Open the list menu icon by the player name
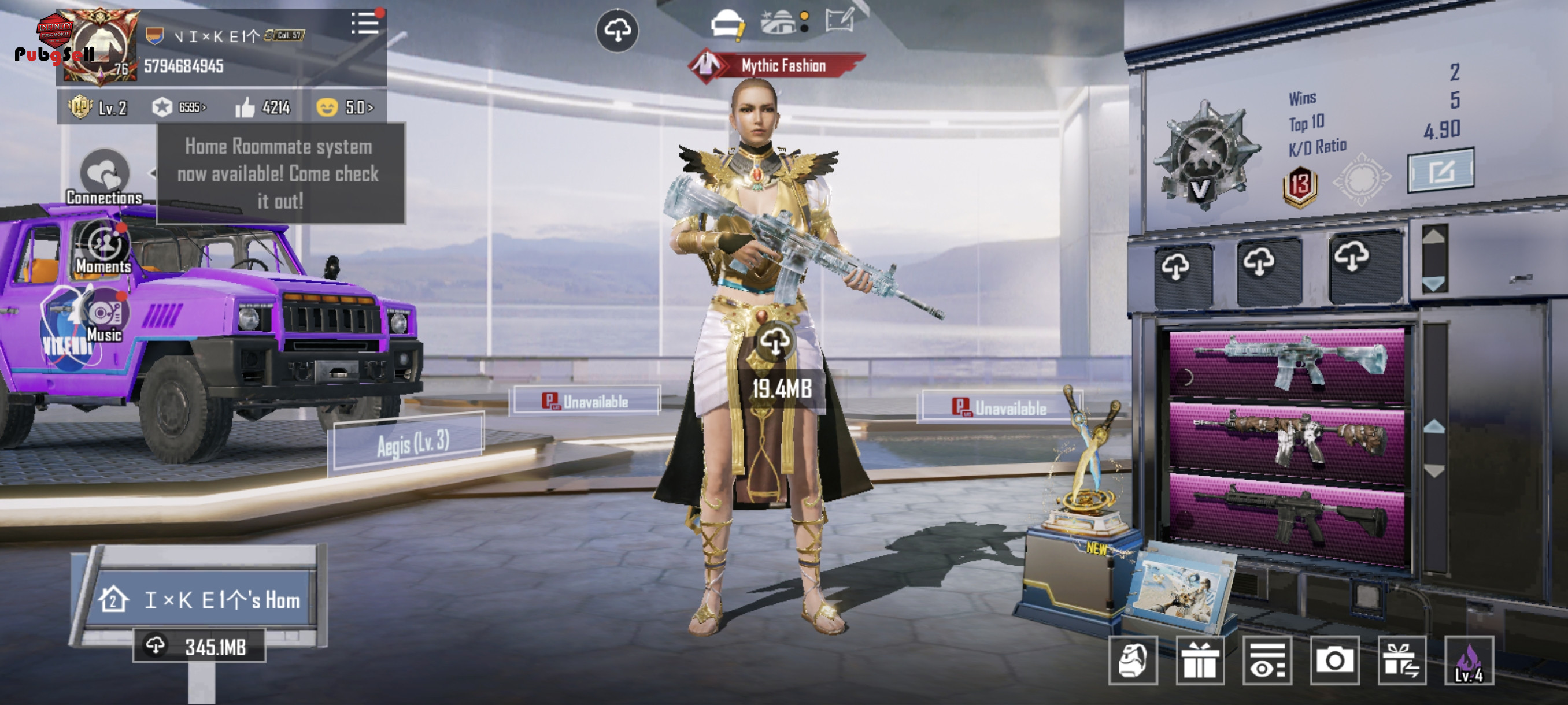The image size is (1568, 705). pos(365,24)
